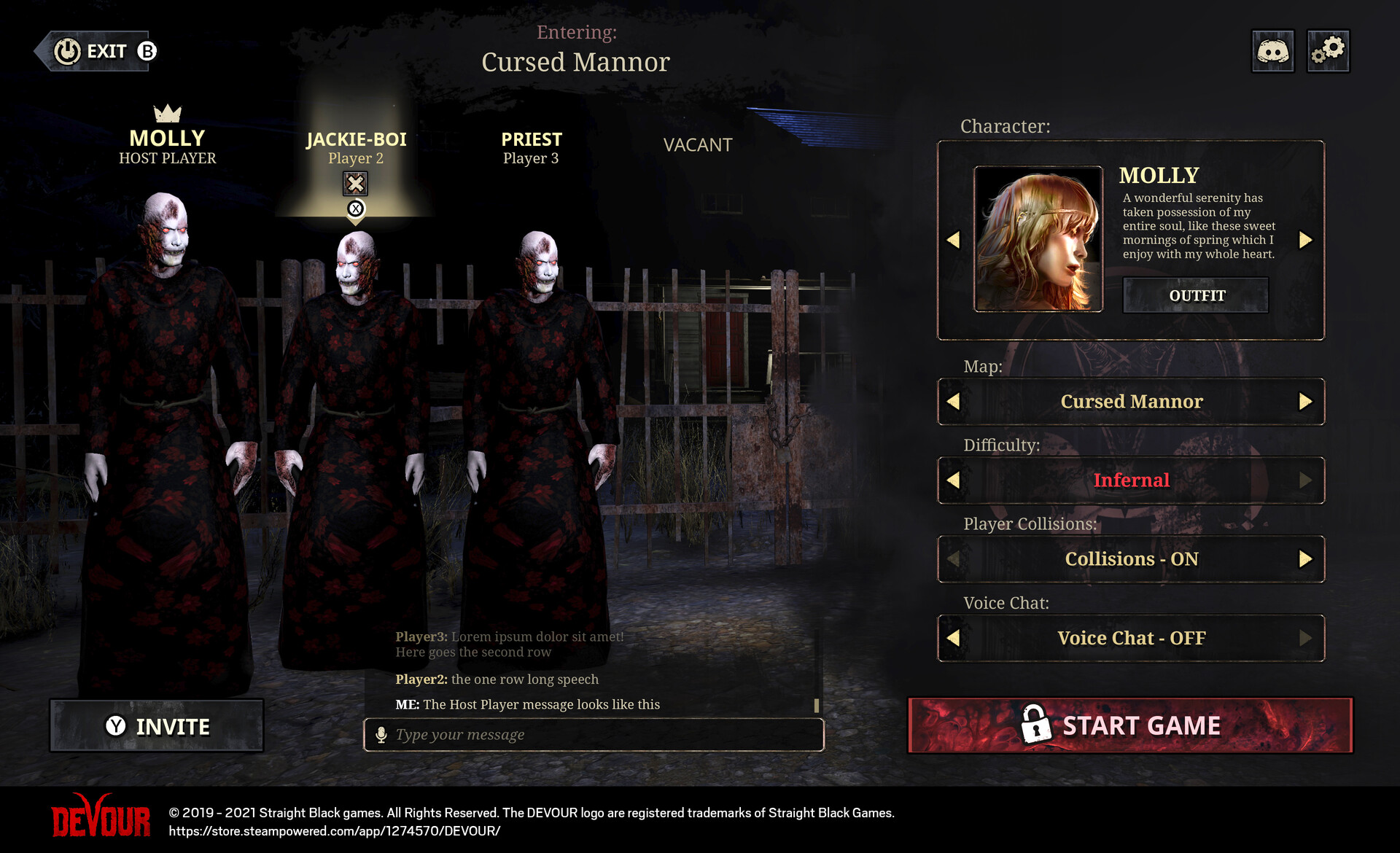Switch to the previous character
This screenshot has height=853, width=1400.
coord(953,240)
